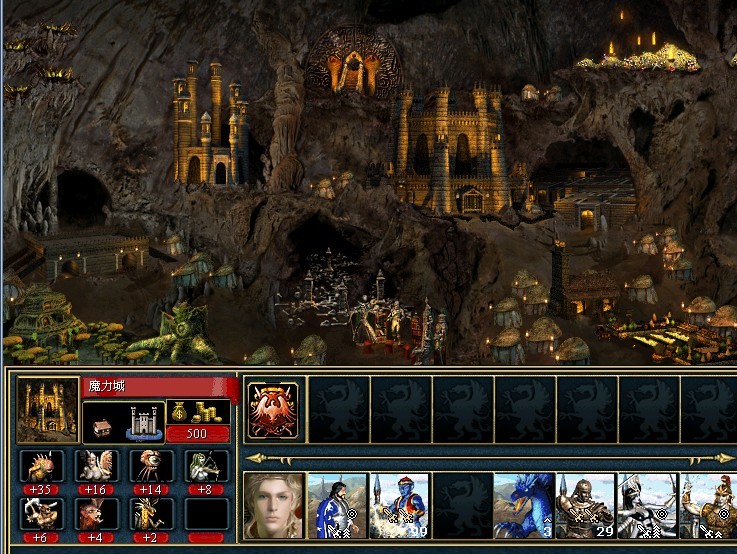Choose the beholder growth icon

coord(151,466)
